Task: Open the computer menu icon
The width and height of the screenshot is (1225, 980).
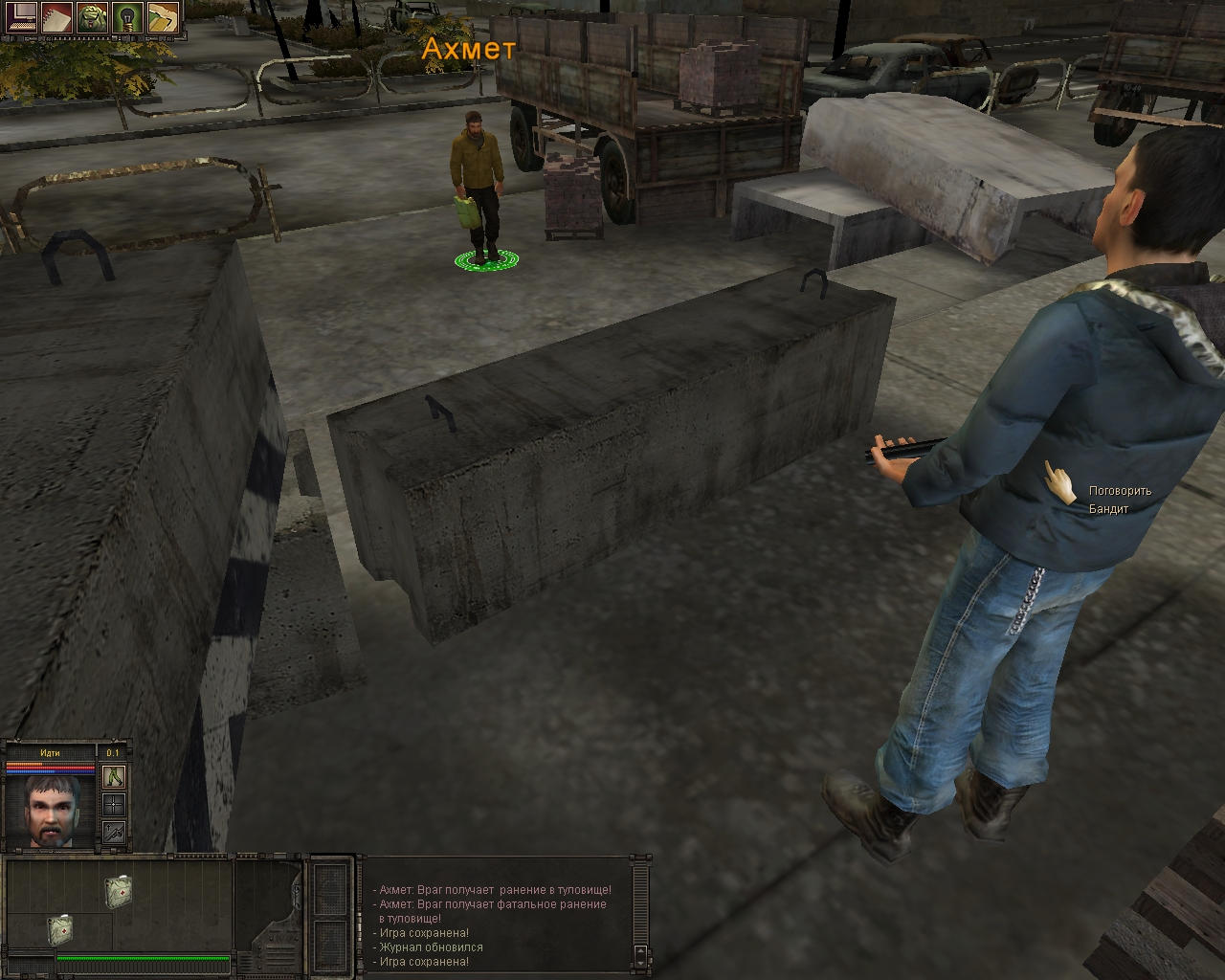Action: pos(21,16)
